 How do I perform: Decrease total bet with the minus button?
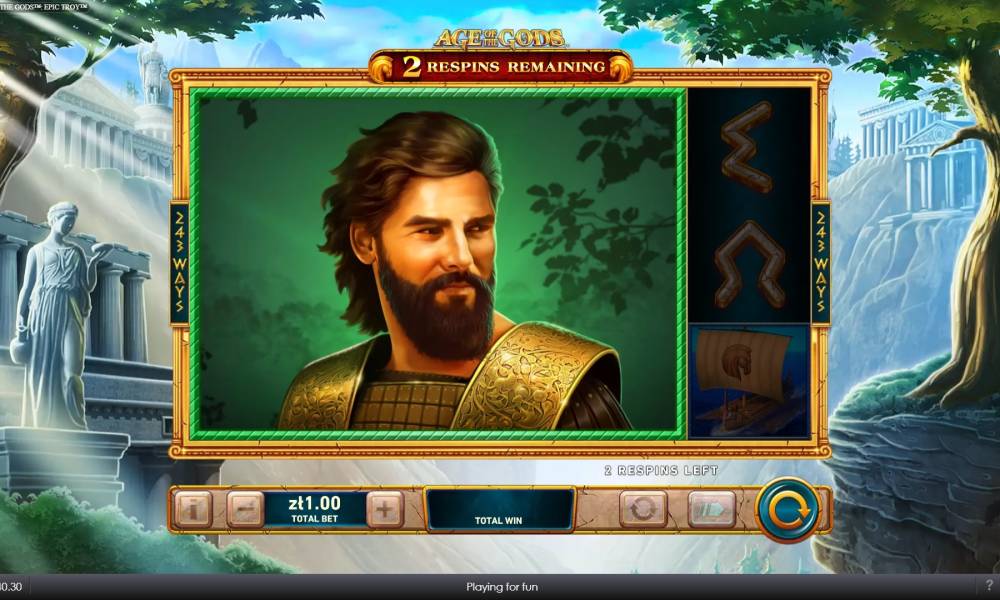pyautogui.click(x=244, y=510)
